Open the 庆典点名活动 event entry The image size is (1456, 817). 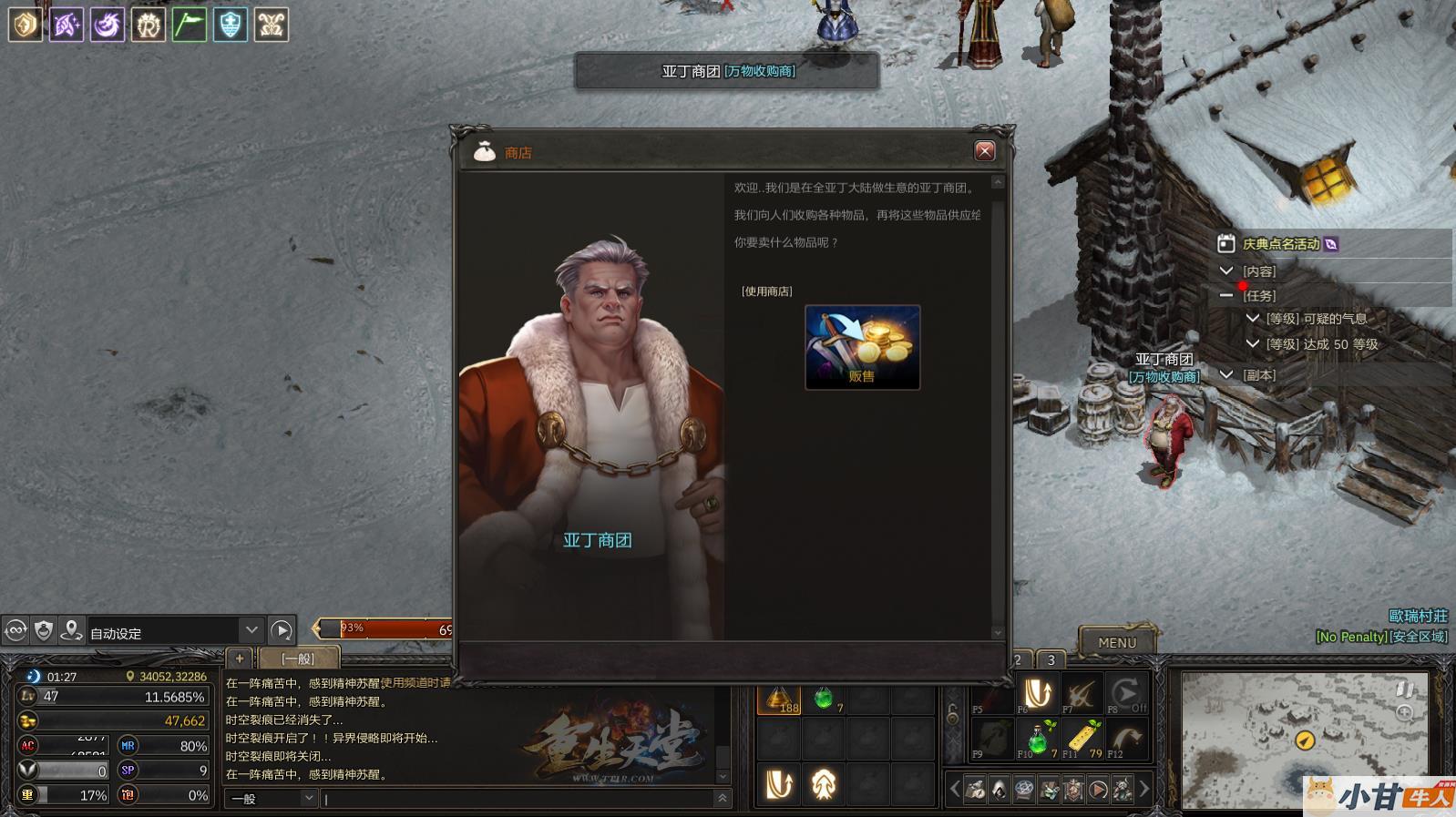click(x=1280, y=244)
